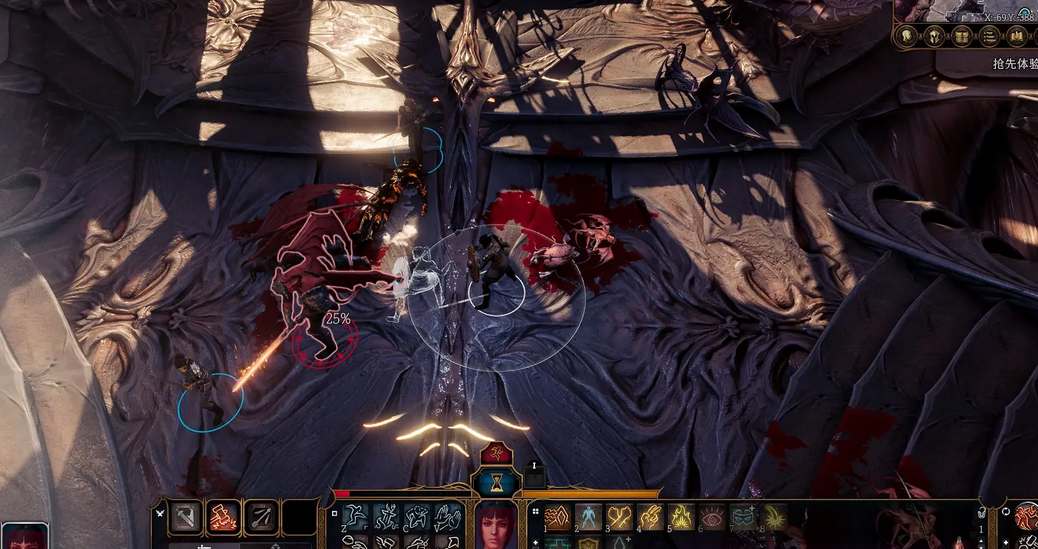
Task: End turn with the hourglass button
Action: (x=497, y=484)
